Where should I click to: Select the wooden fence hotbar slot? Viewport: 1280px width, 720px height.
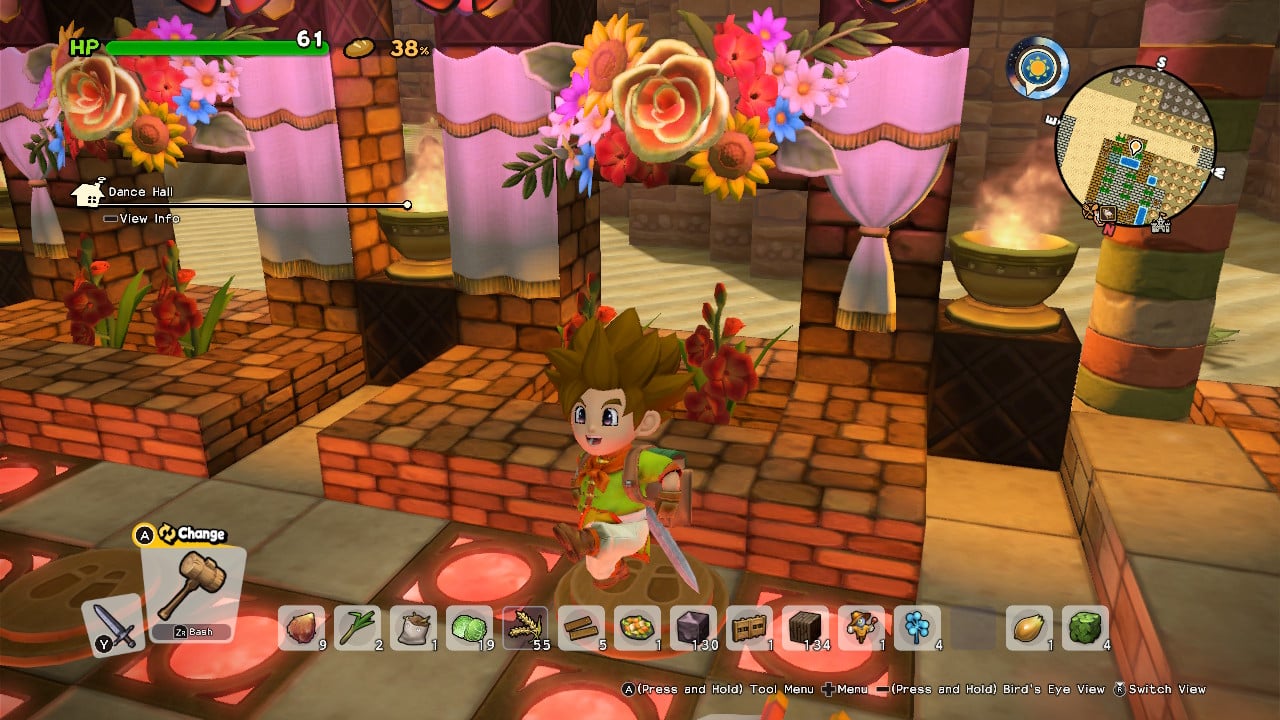750,628
